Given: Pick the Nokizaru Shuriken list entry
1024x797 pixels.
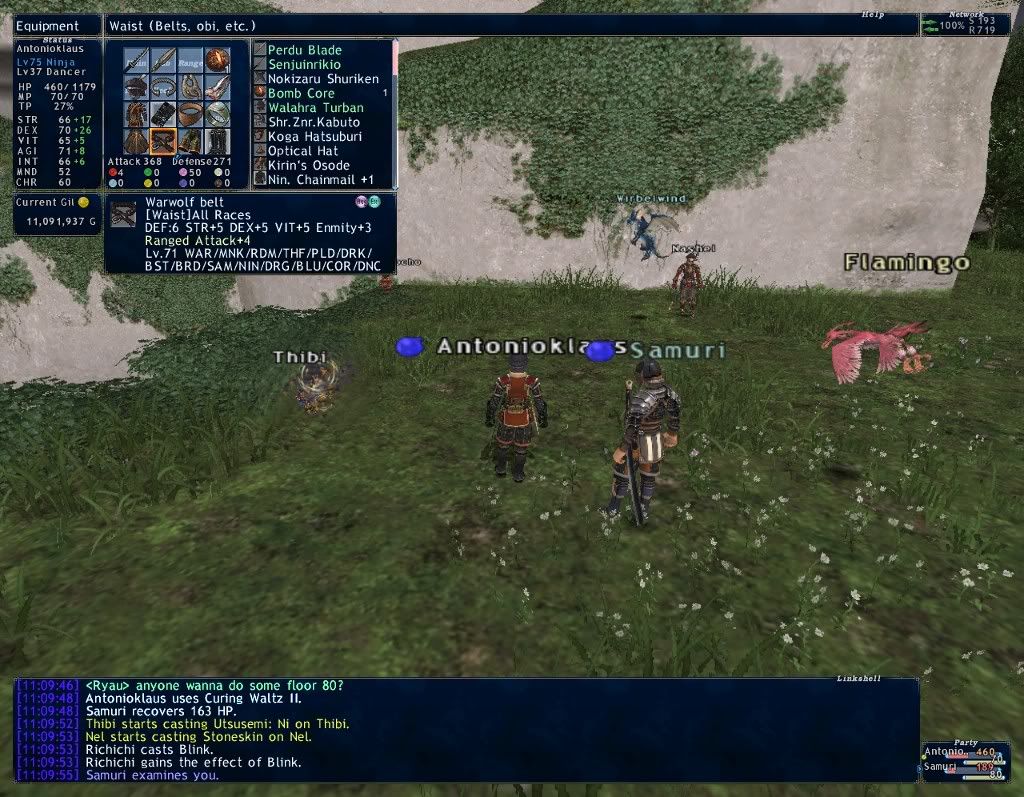Looking at the screenshot, I should pyautogui.click(x=322, y=79).
